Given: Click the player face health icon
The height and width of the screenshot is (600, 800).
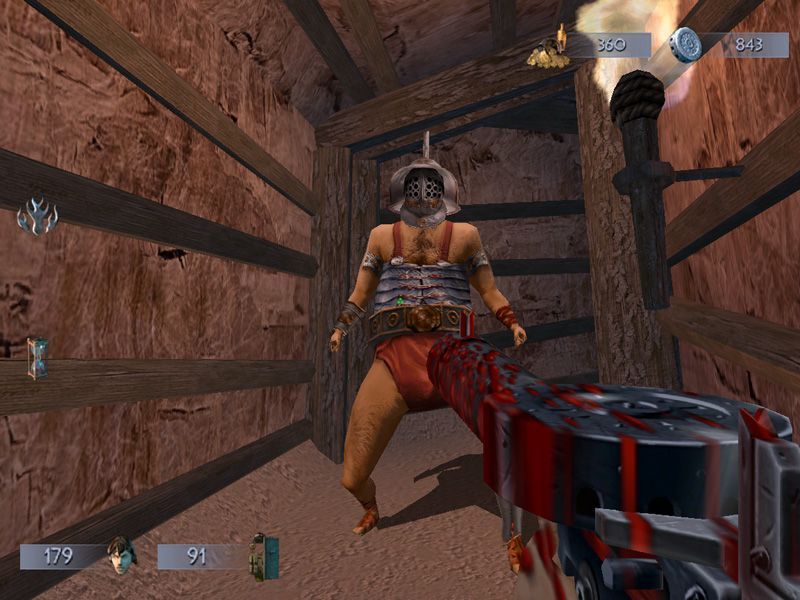Looking at the screenshot, I should pyautogui.click(x=121, y=554).
